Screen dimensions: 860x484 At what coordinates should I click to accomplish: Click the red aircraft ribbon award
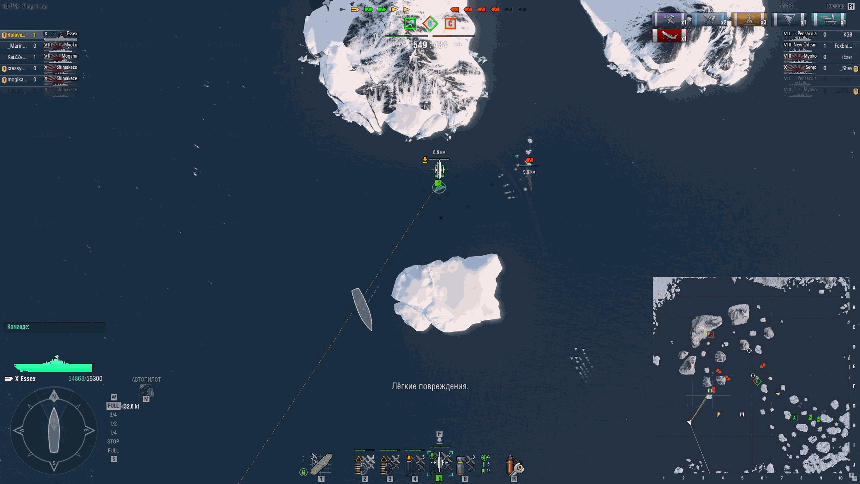669,36
